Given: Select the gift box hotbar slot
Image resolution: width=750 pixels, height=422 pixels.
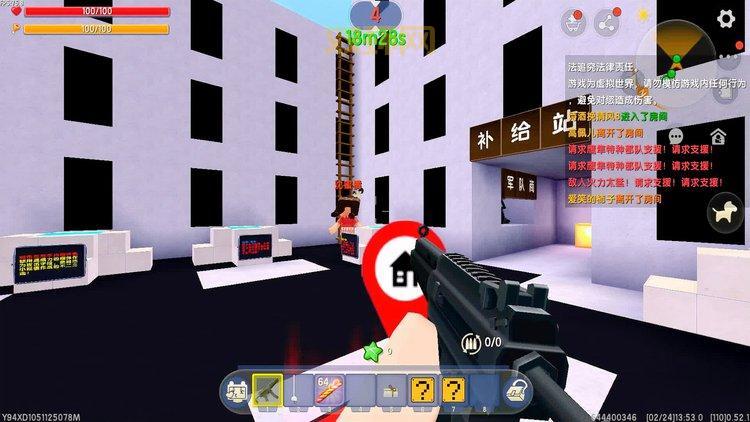Looking at the screenshot, I should tap(392, 388).
